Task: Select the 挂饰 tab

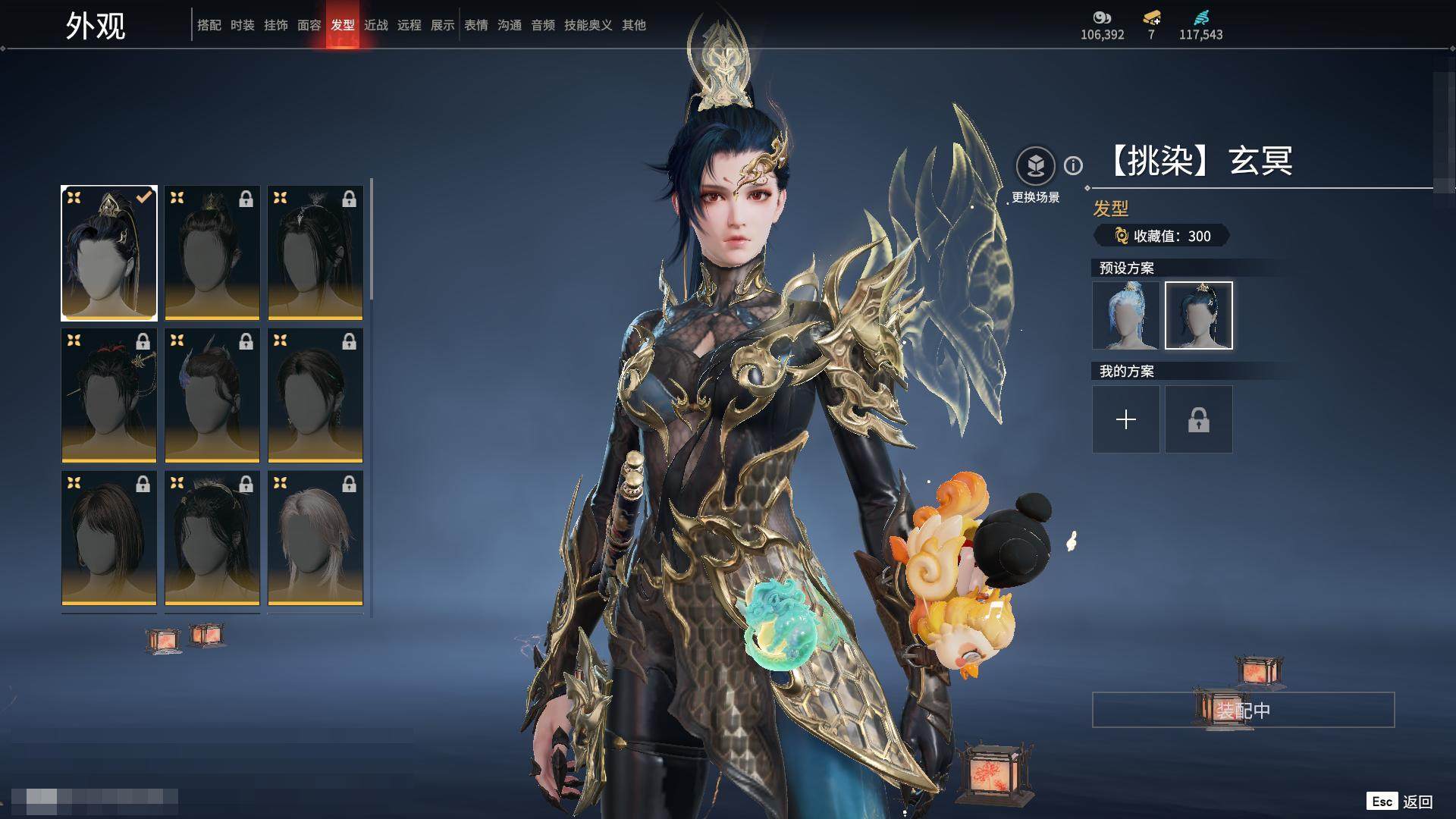Action: coord(276,25)
